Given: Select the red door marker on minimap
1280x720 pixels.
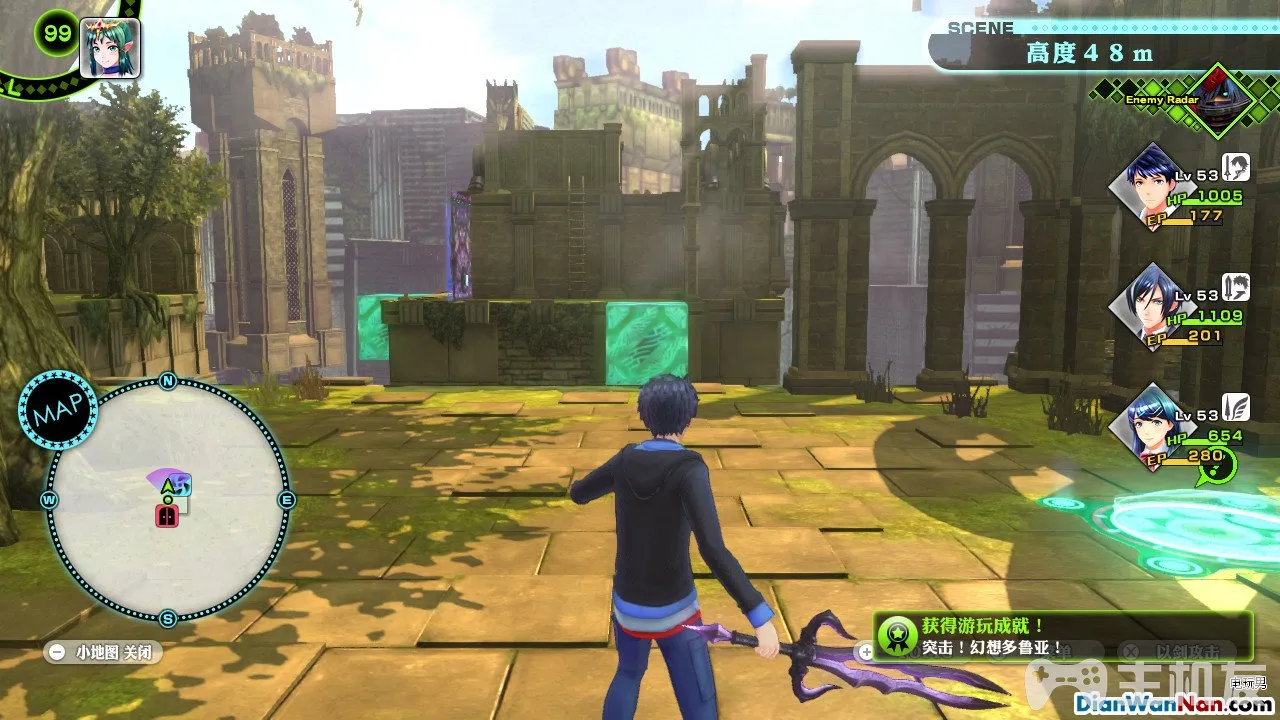Looking at the screenshot, I should (167, 516).
